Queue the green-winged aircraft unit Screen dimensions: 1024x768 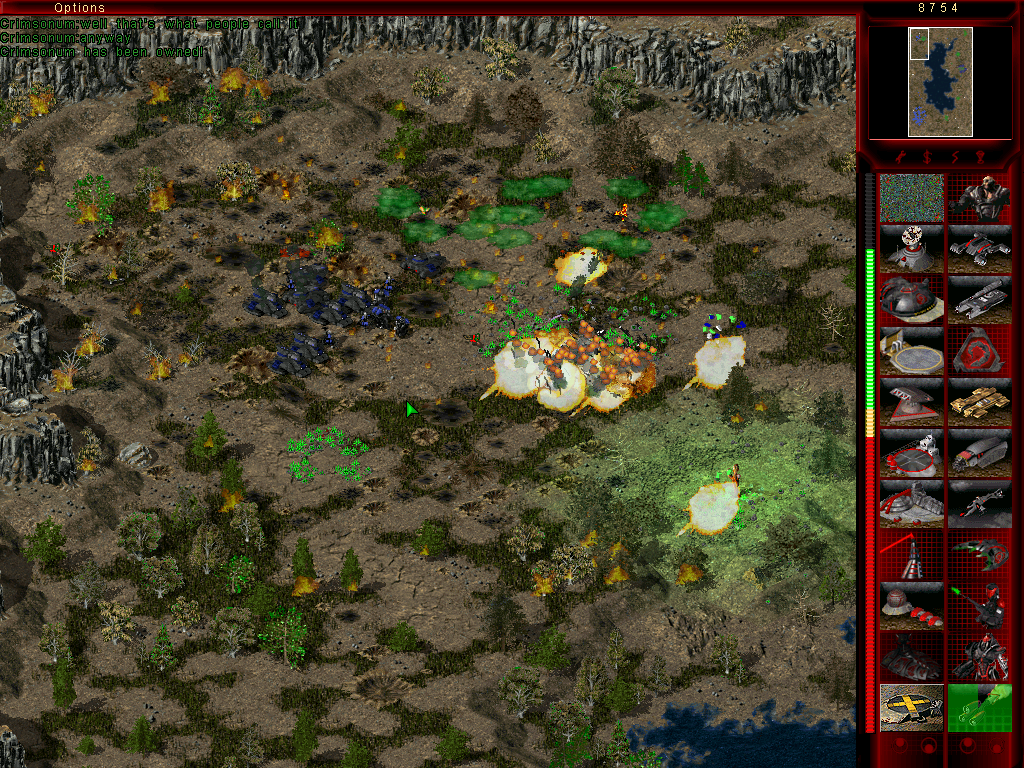(x=980, y=554)
